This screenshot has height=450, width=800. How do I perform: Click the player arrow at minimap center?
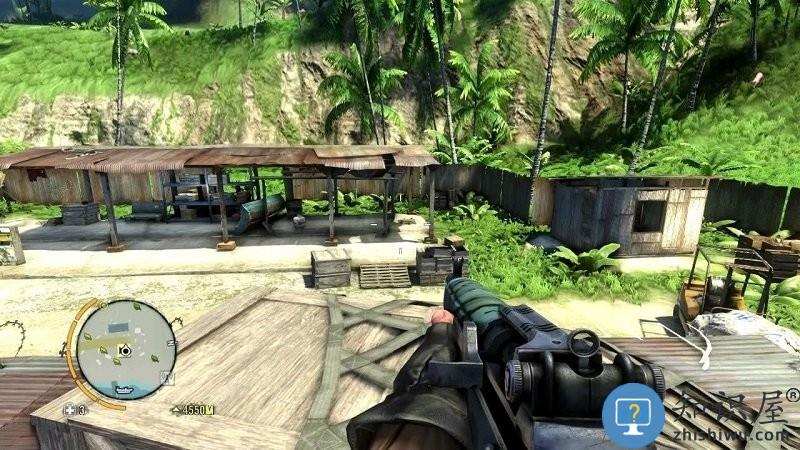125,351
